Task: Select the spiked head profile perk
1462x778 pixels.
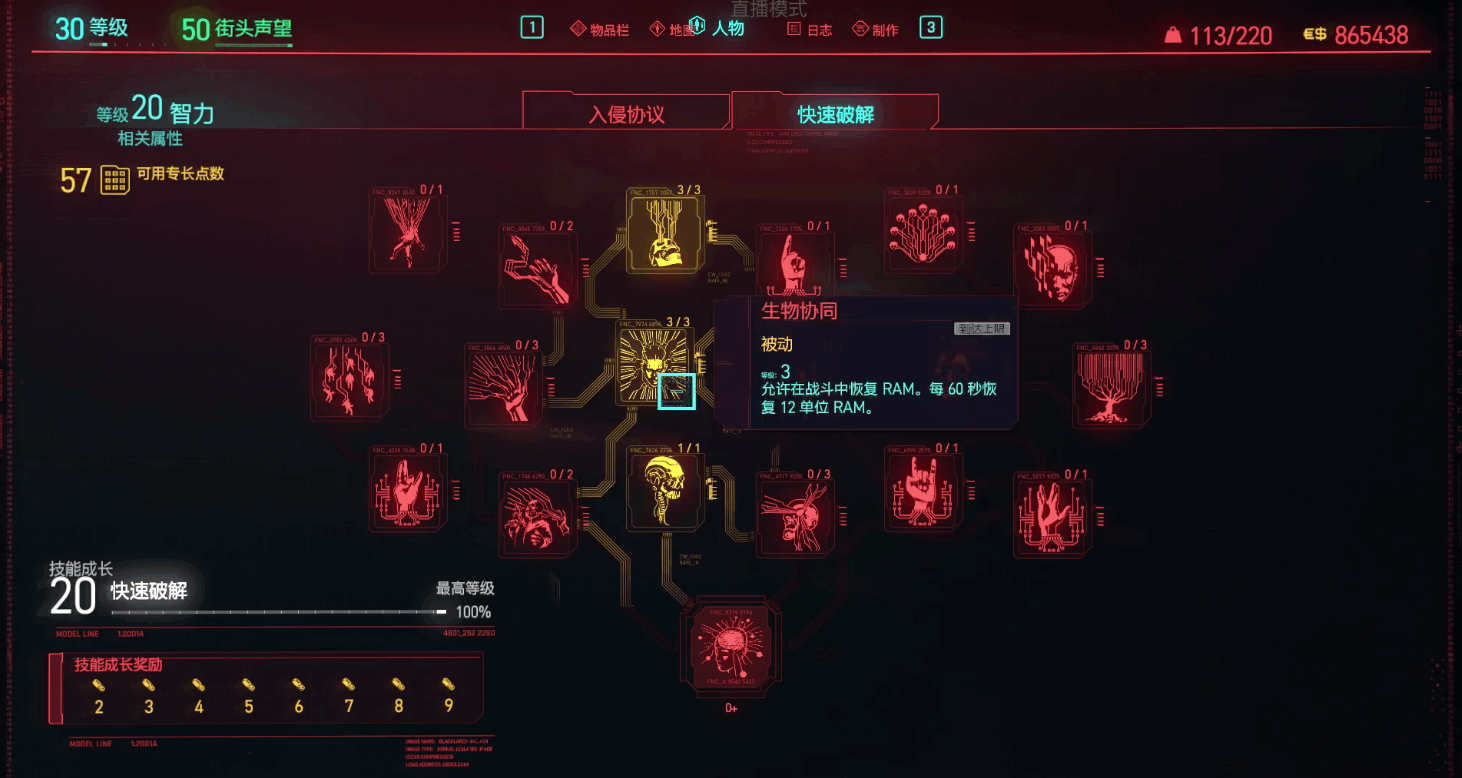Action: 795,513
